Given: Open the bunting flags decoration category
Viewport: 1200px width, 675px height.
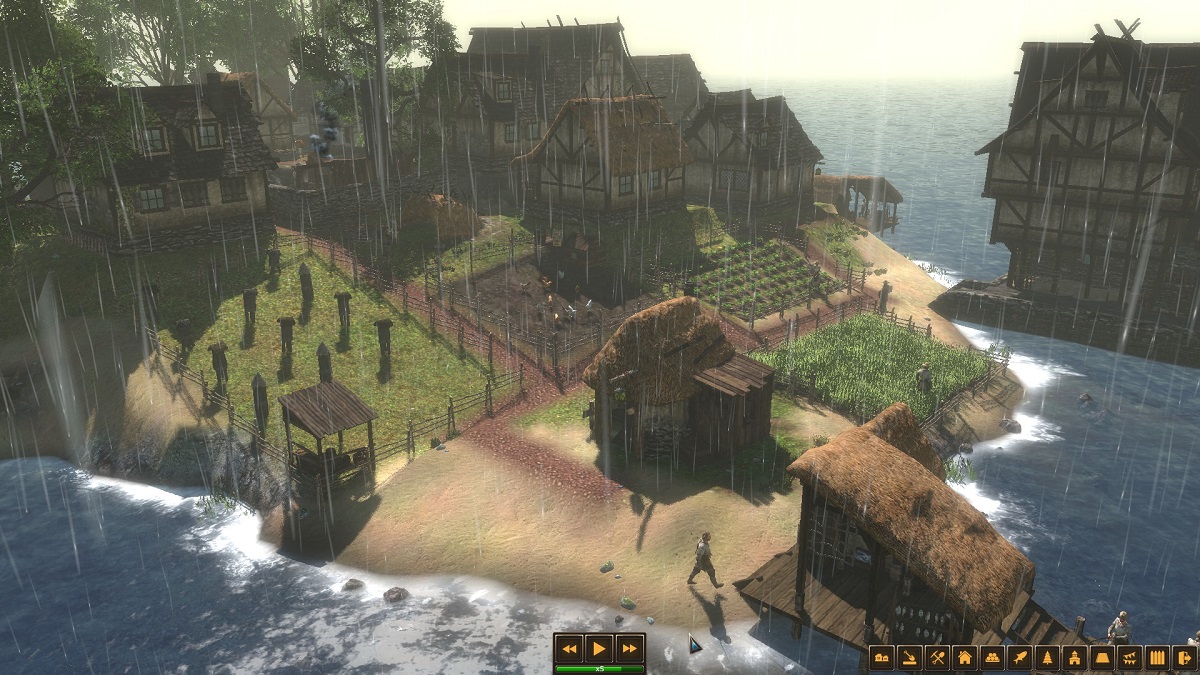Looking at the screenshot, I should pos(1129,658).
